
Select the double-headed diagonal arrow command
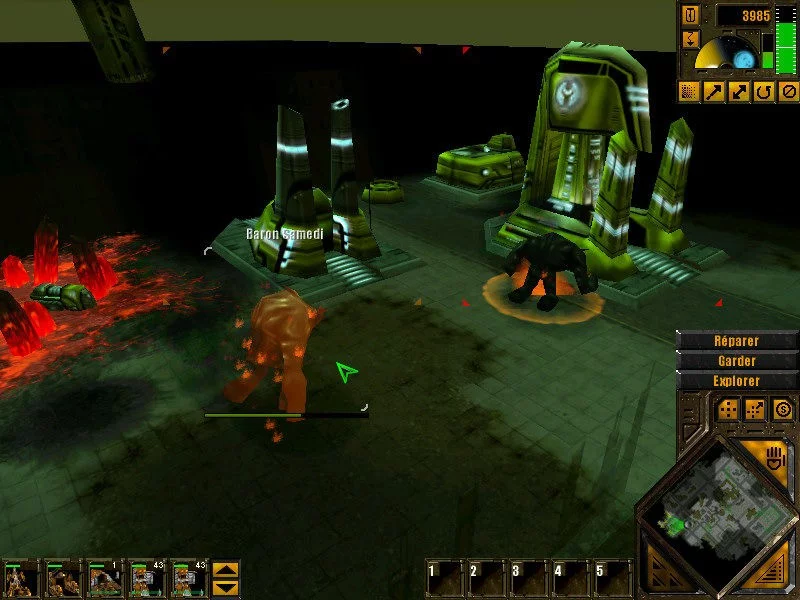click(739, 92)
